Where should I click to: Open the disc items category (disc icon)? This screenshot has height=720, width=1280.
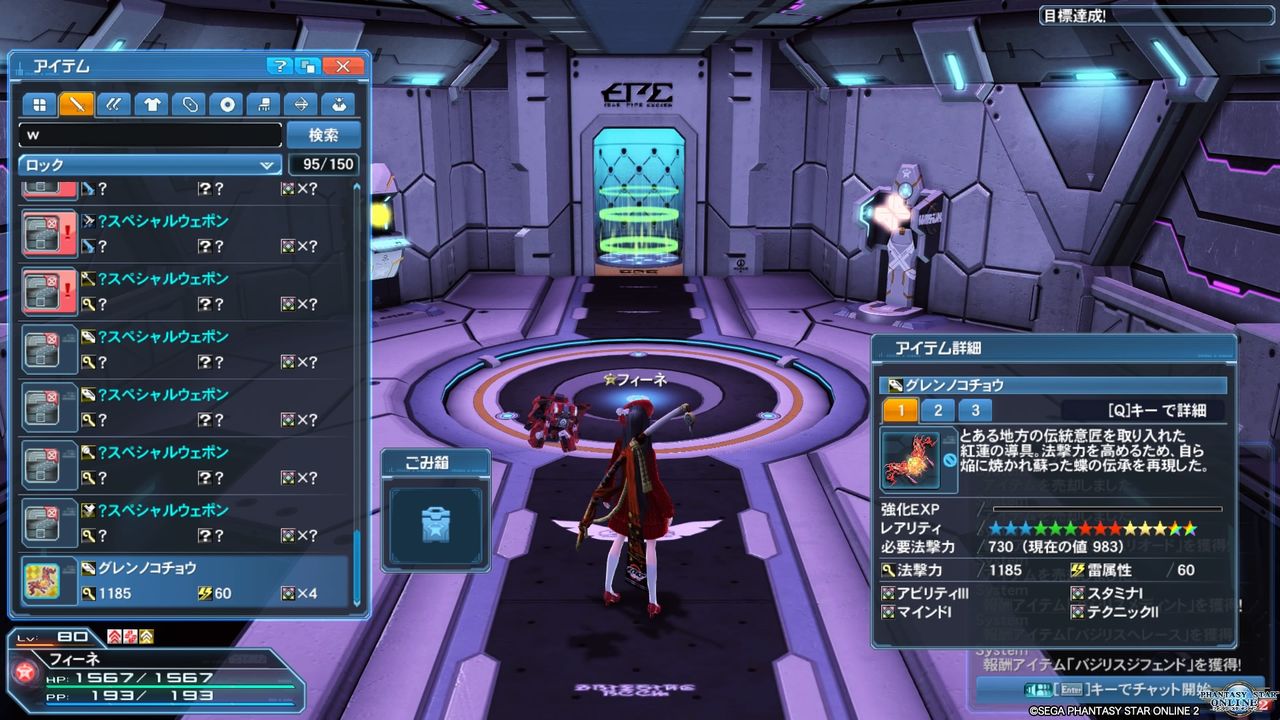[x=226, y=104]
